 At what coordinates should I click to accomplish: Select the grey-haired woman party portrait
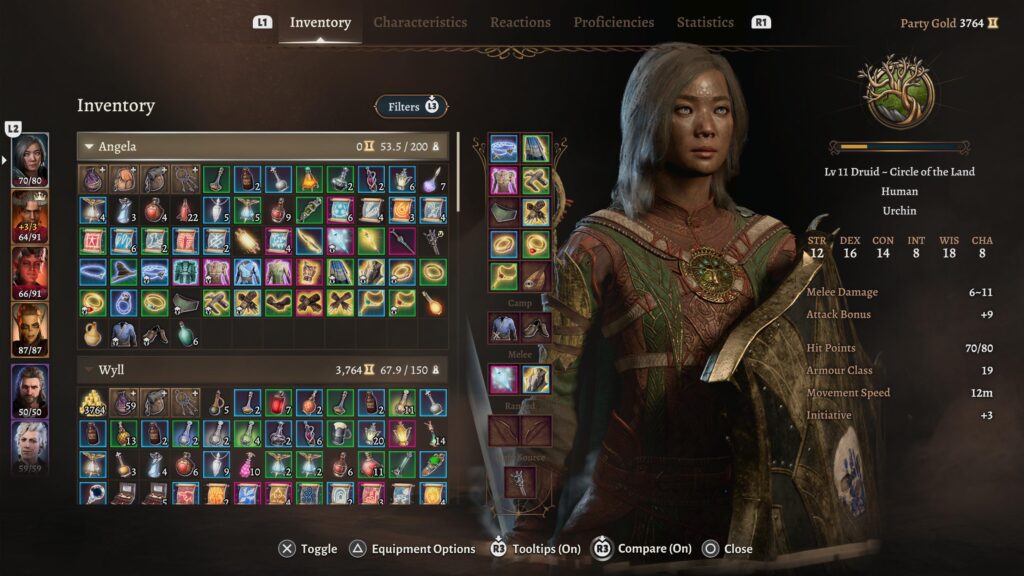[x=30, y=155]
